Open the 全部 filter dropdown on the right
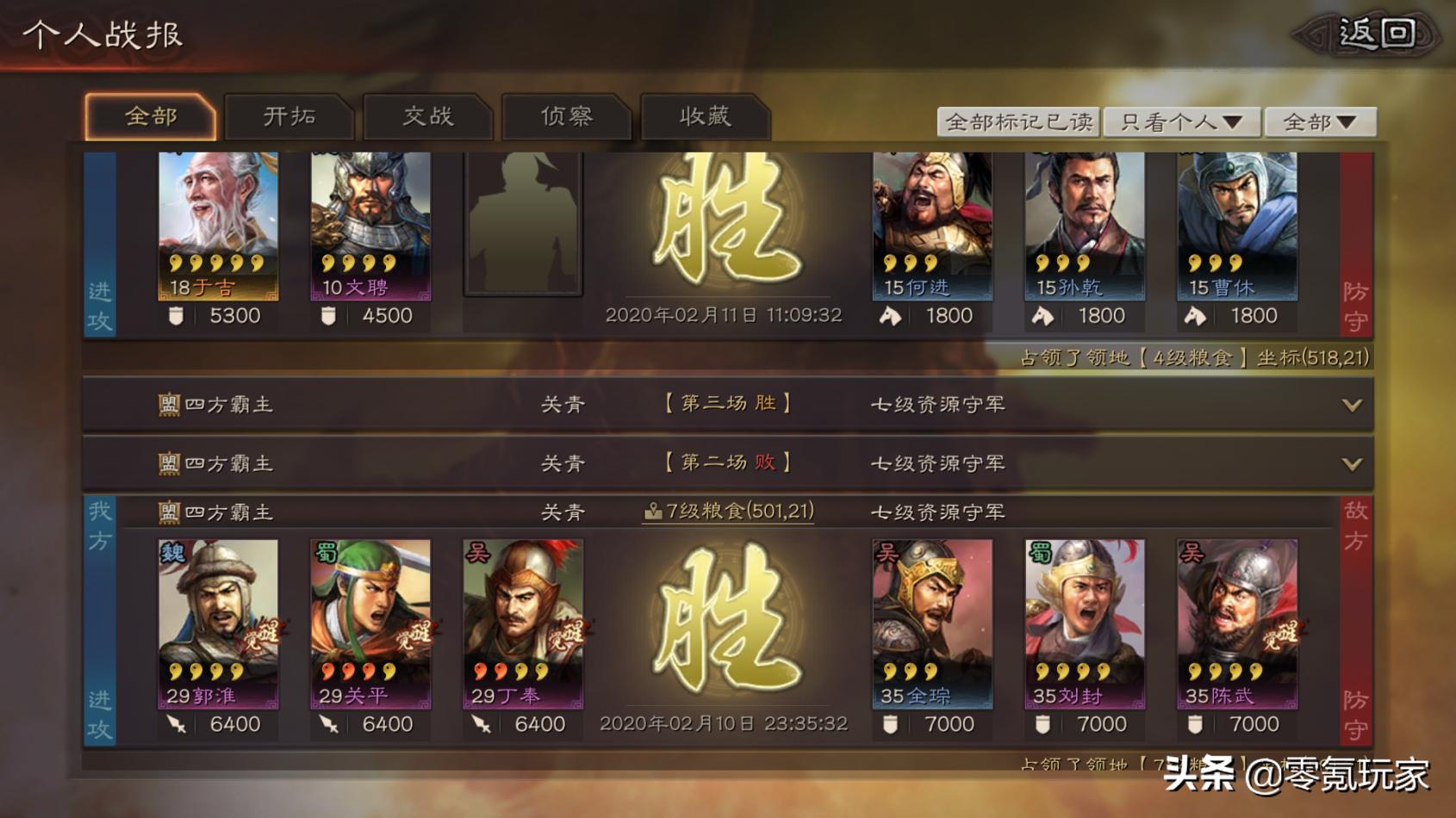The height and width of the screenshot is (818, 1456). (x=1320, y=121)
